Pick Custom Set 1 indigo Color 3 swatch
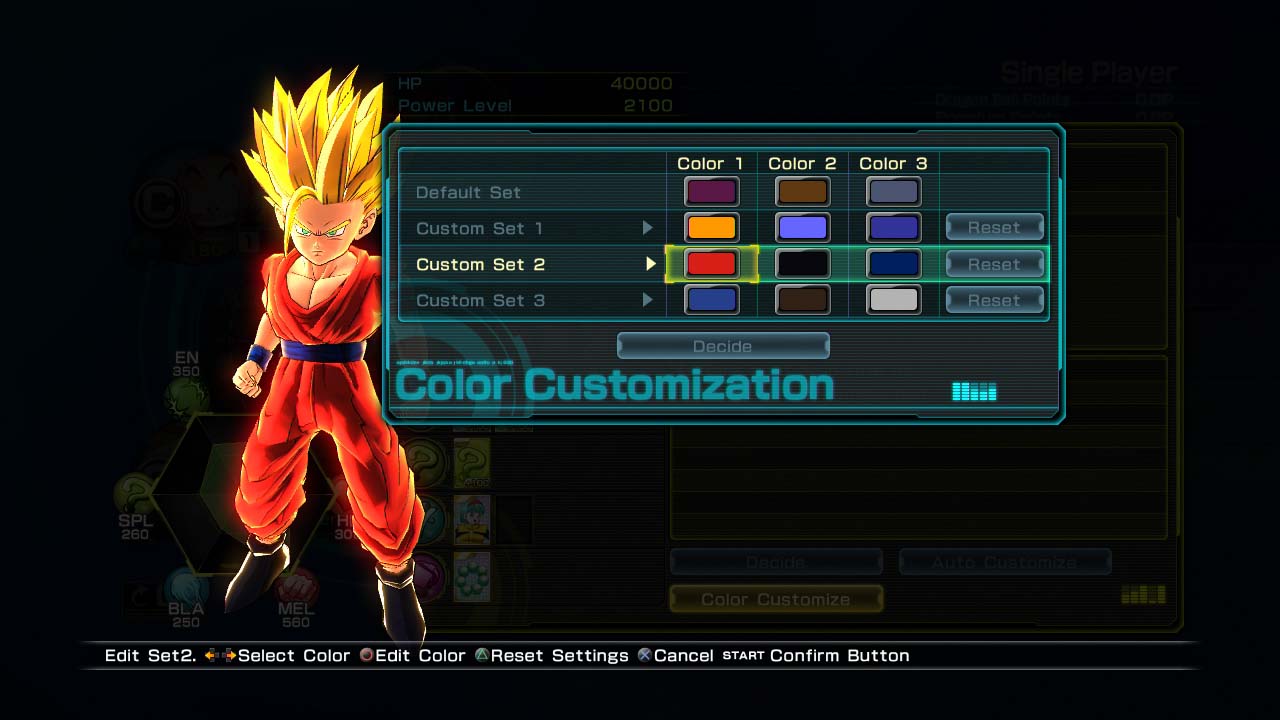The image size is (1280, 720). [893, 228]
